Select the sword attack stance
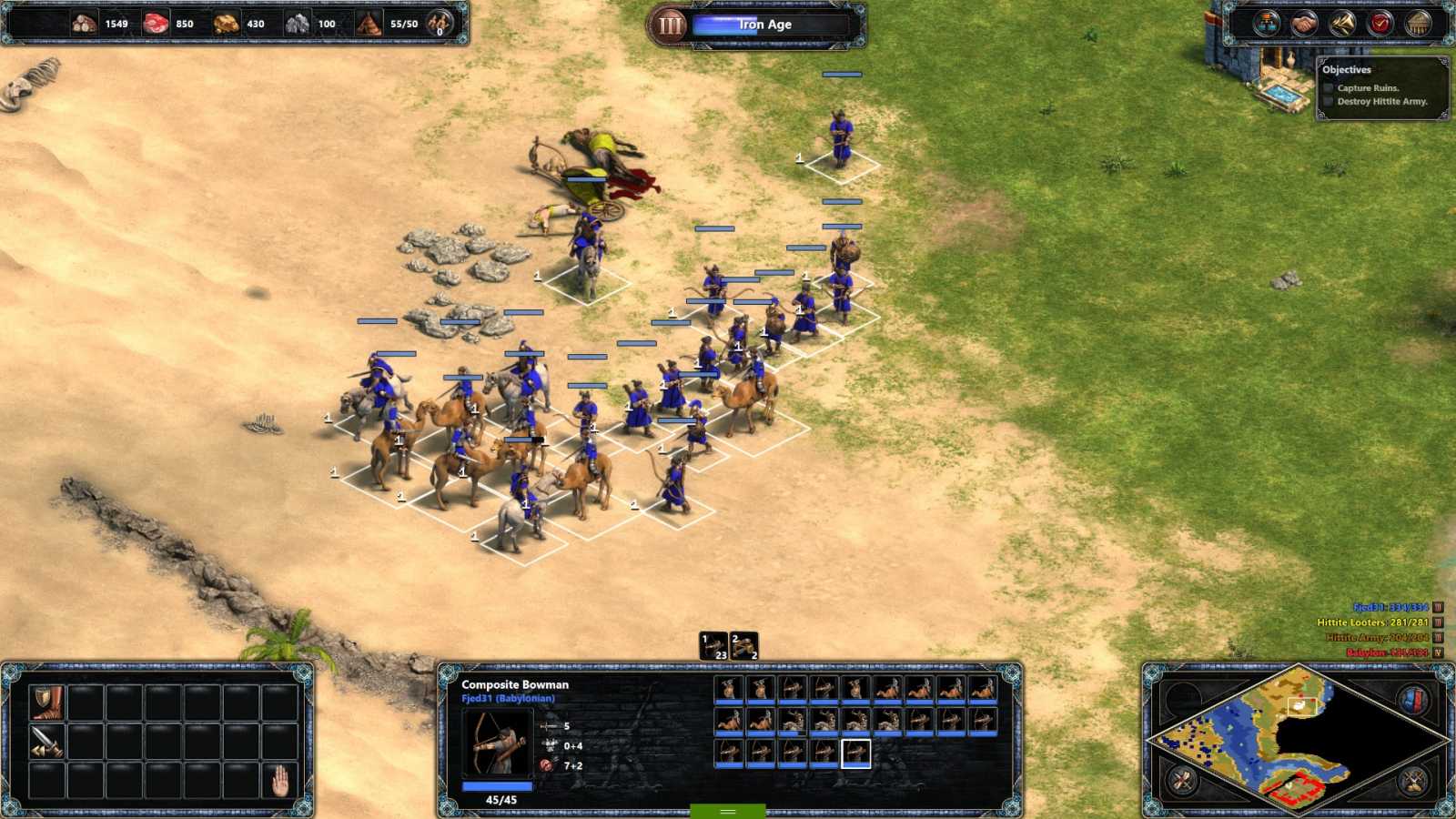 coord(45,741)
